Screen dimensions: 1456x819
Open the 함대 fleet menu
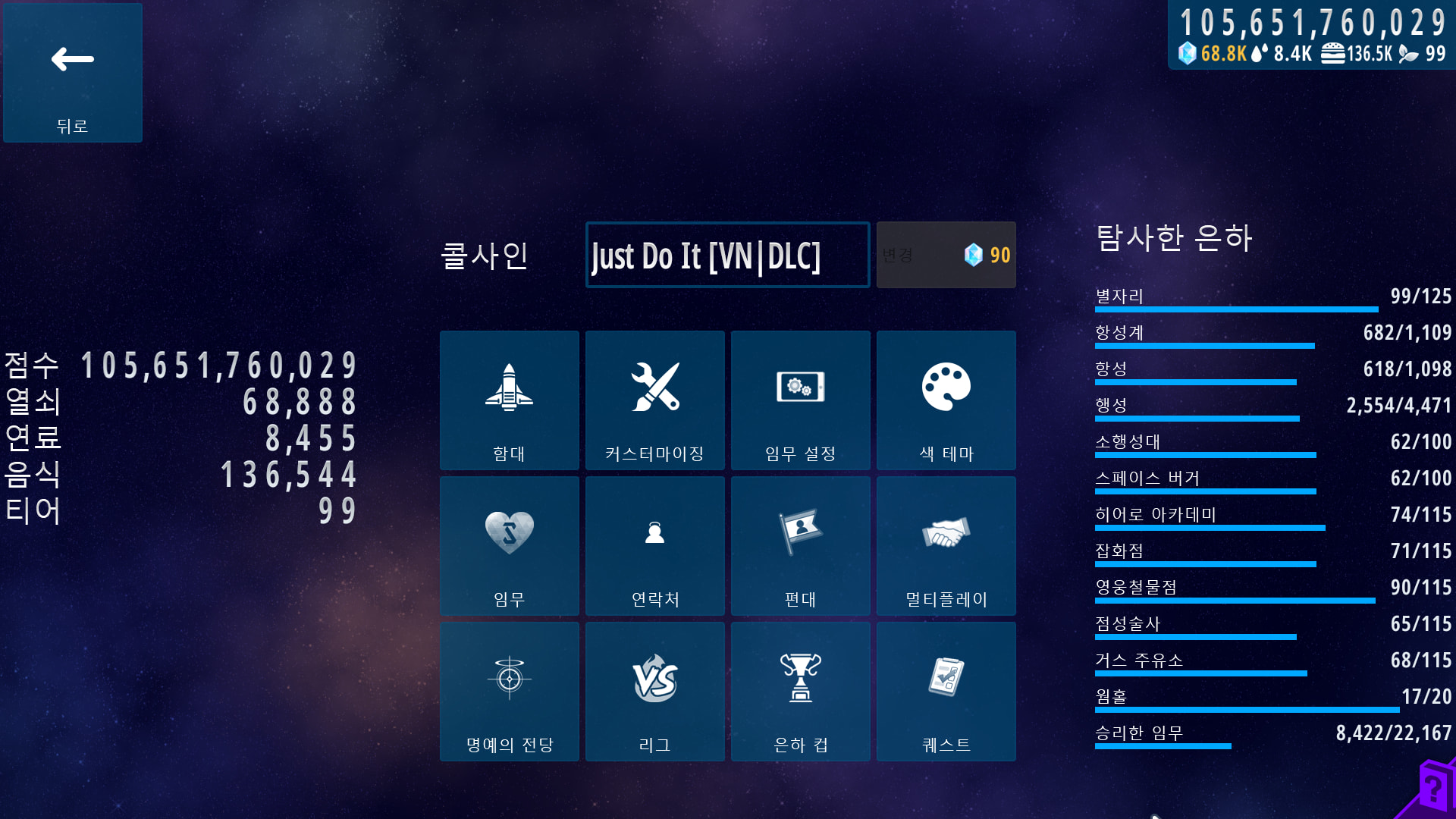coord(509,400)
